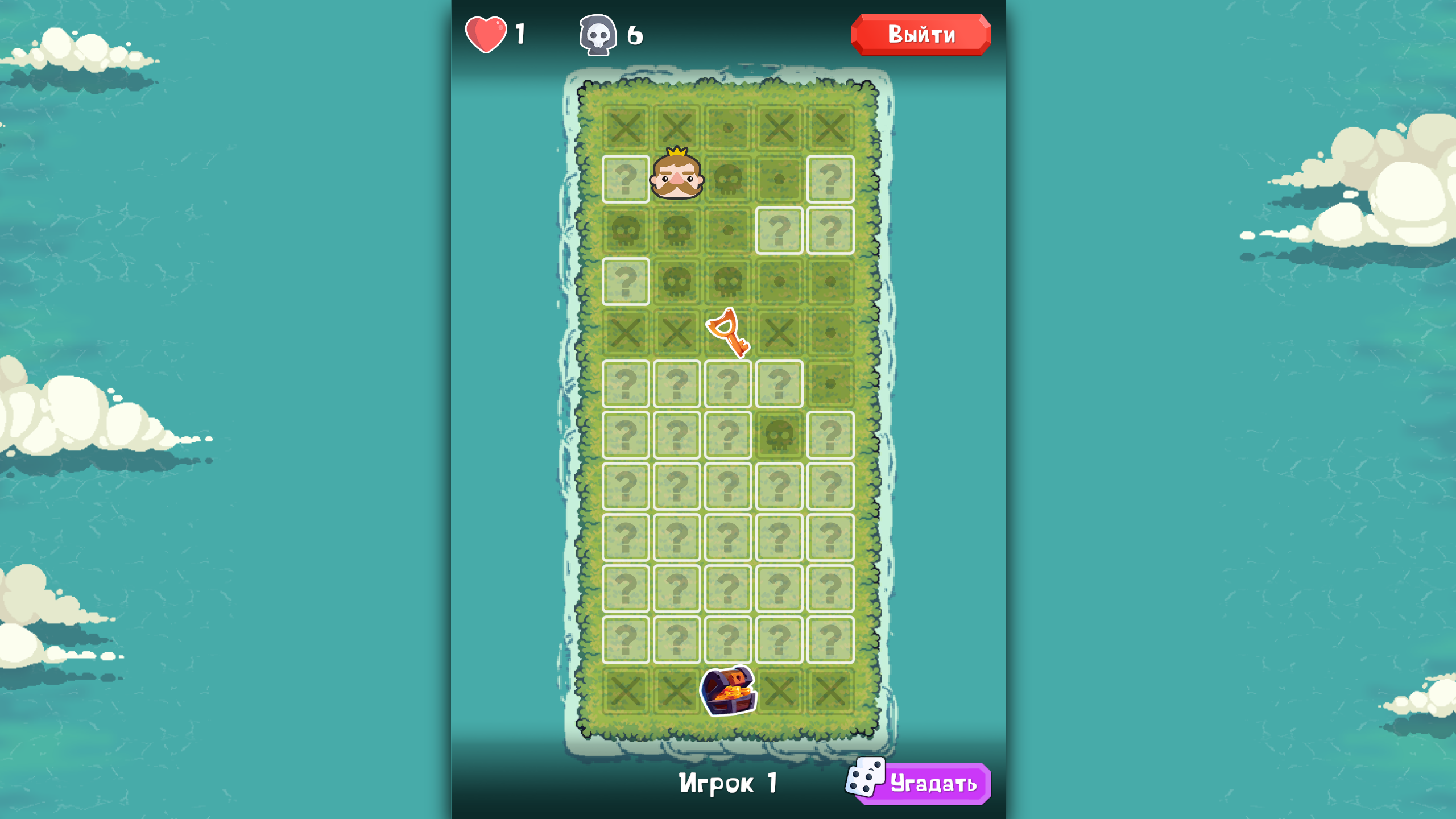Image resolution: width=1456 pixels, height=819 pixels.
Task: Click the X tile in the top-left corner
Action: (x=626, y=128)
